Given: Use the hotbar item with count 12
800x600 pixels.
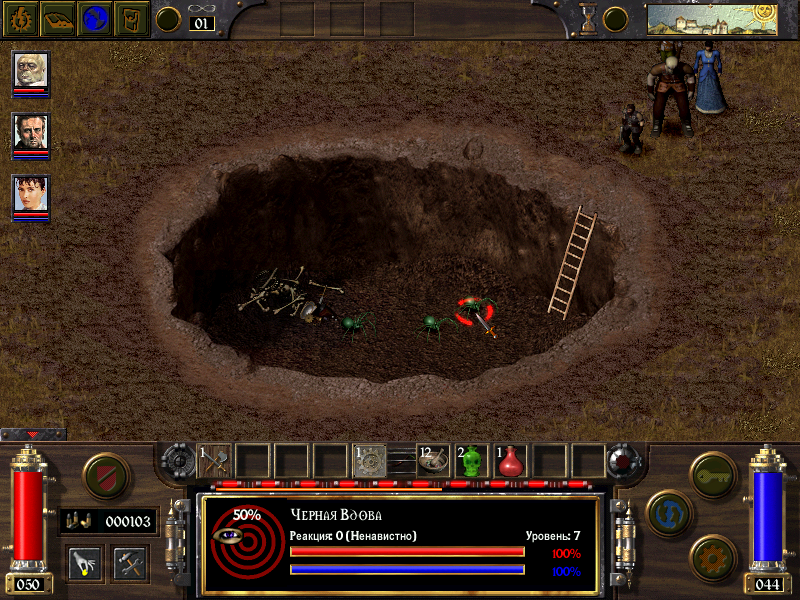Looking at the screenshot, I should [x=433, y=460].
